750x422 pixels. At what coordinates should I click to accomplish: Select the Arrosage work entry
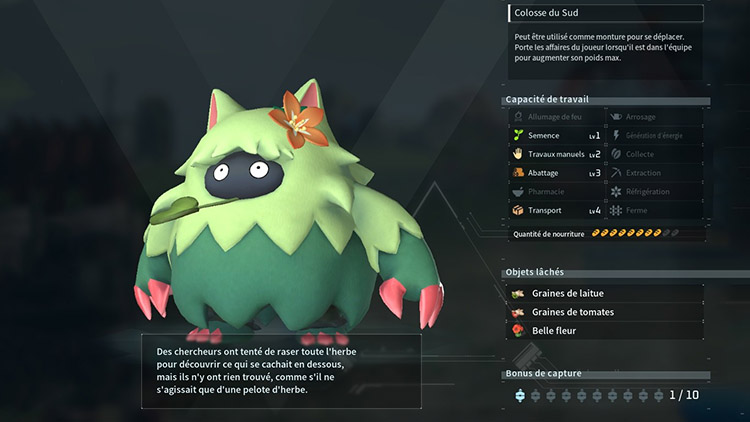tap(655, 117)
